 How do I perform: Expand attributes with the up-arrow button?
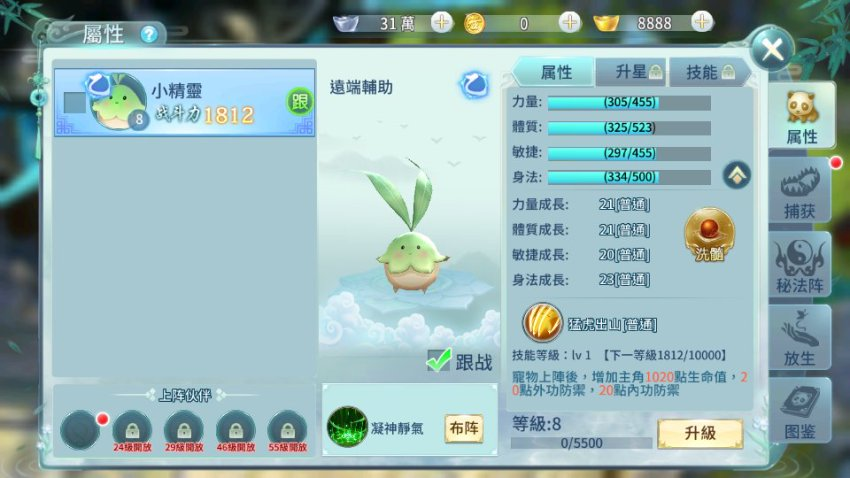737,175
